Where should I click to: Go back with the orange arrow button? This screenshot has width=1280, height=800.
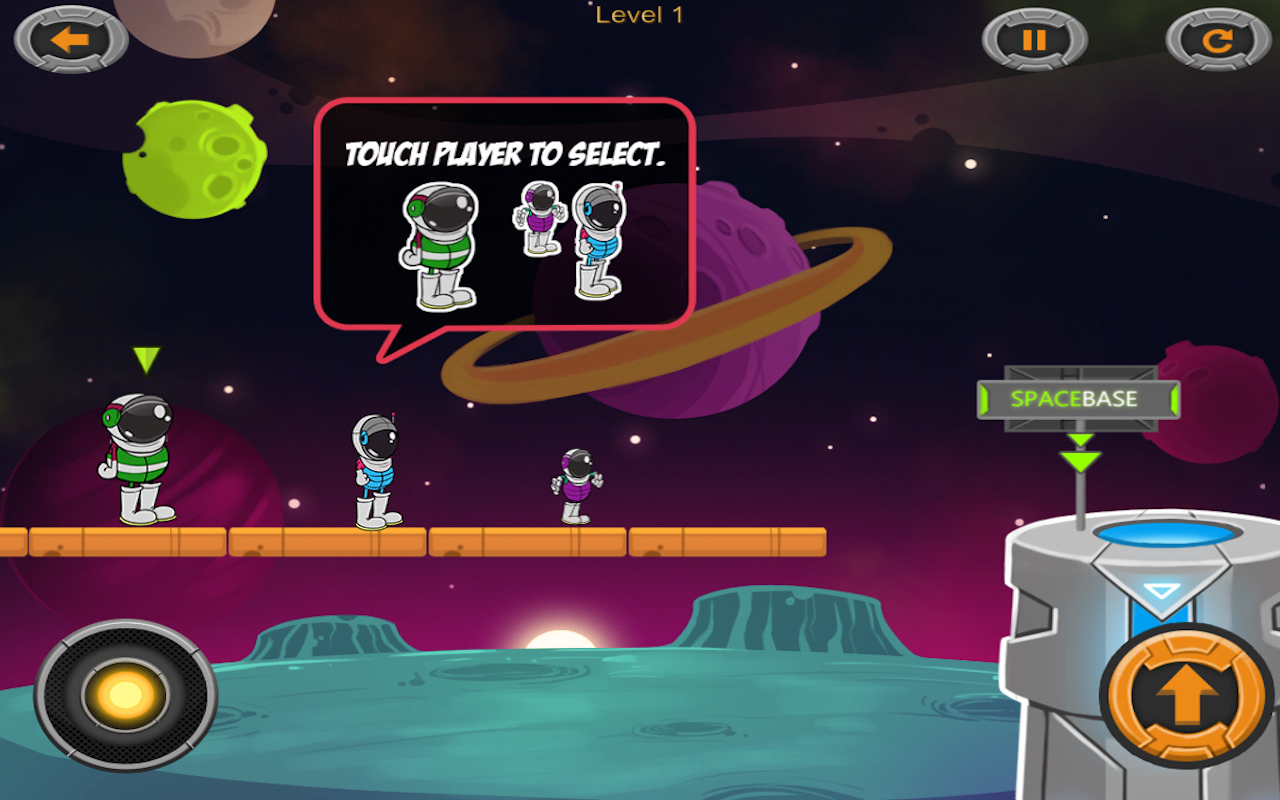tap(71, 40)
